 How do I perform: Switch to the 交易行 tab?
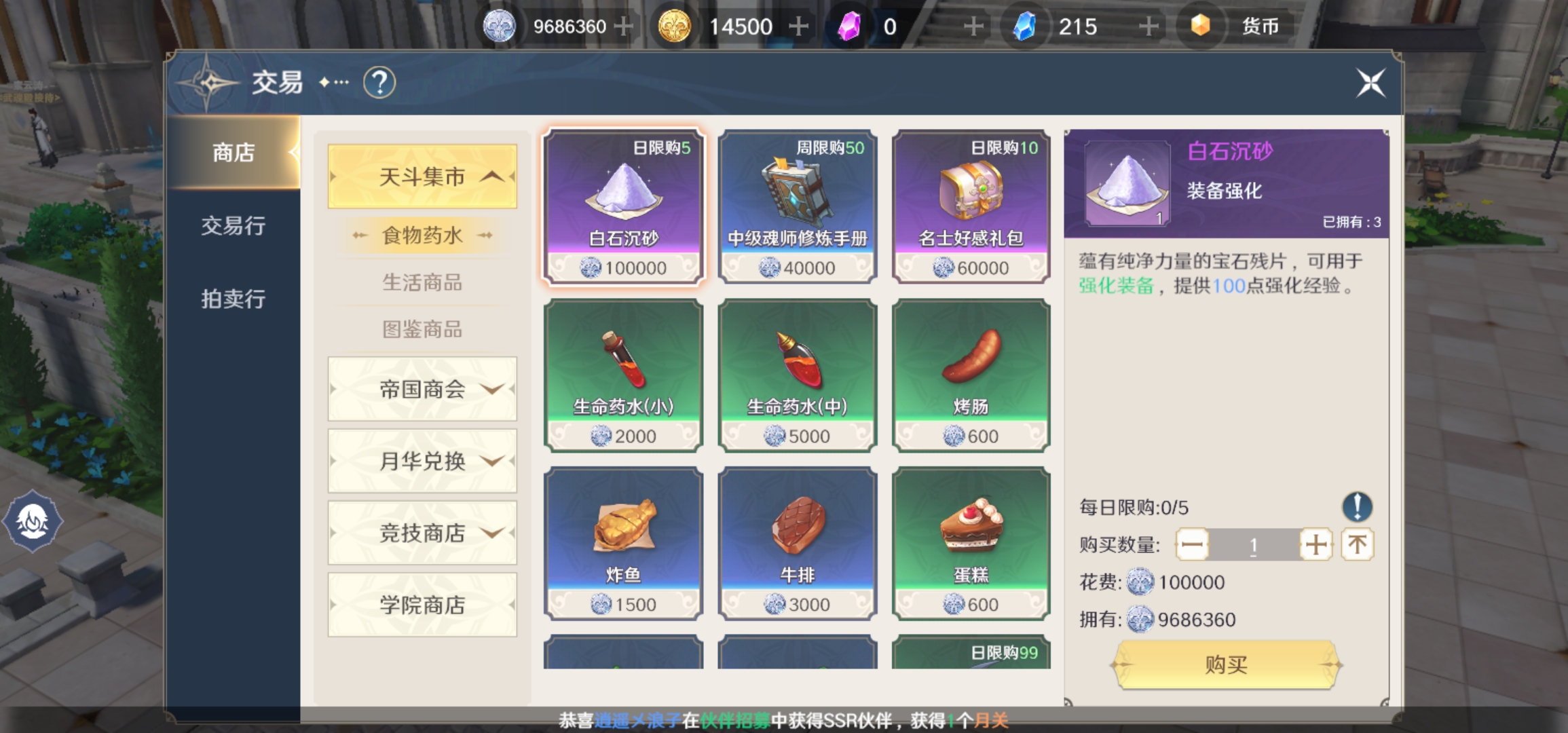click(233, 225)
